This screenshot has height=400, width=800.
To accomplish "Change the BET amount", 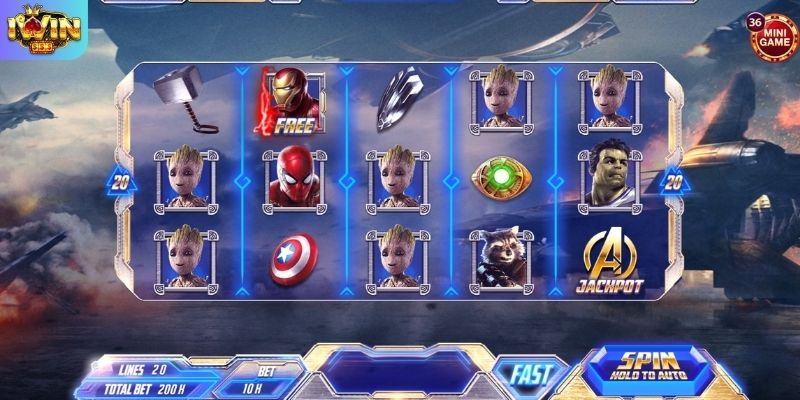I will point(264,377).
